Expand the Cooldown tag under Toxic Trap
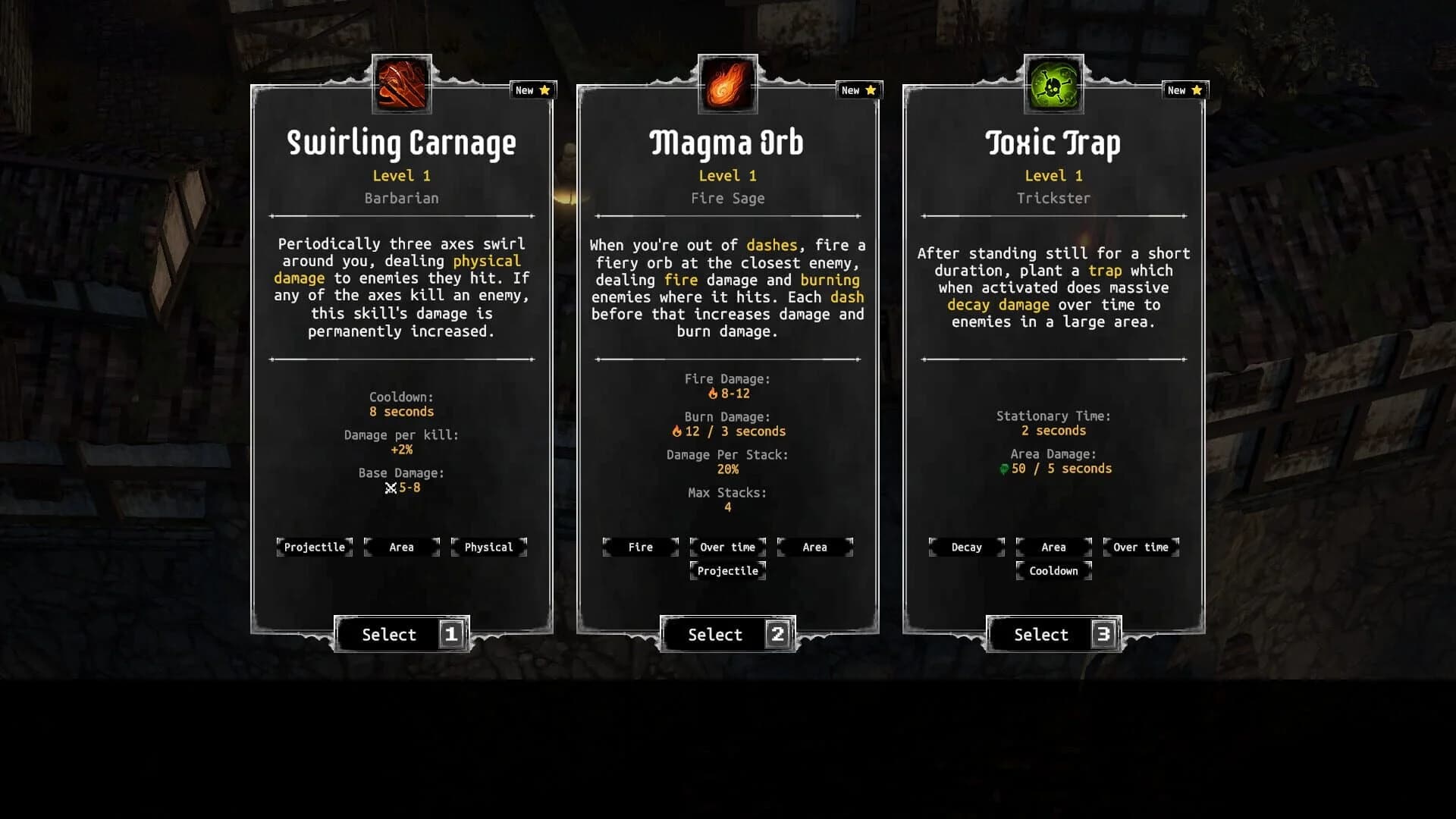Viewport: 1456px width, 819px height. 1053,571
